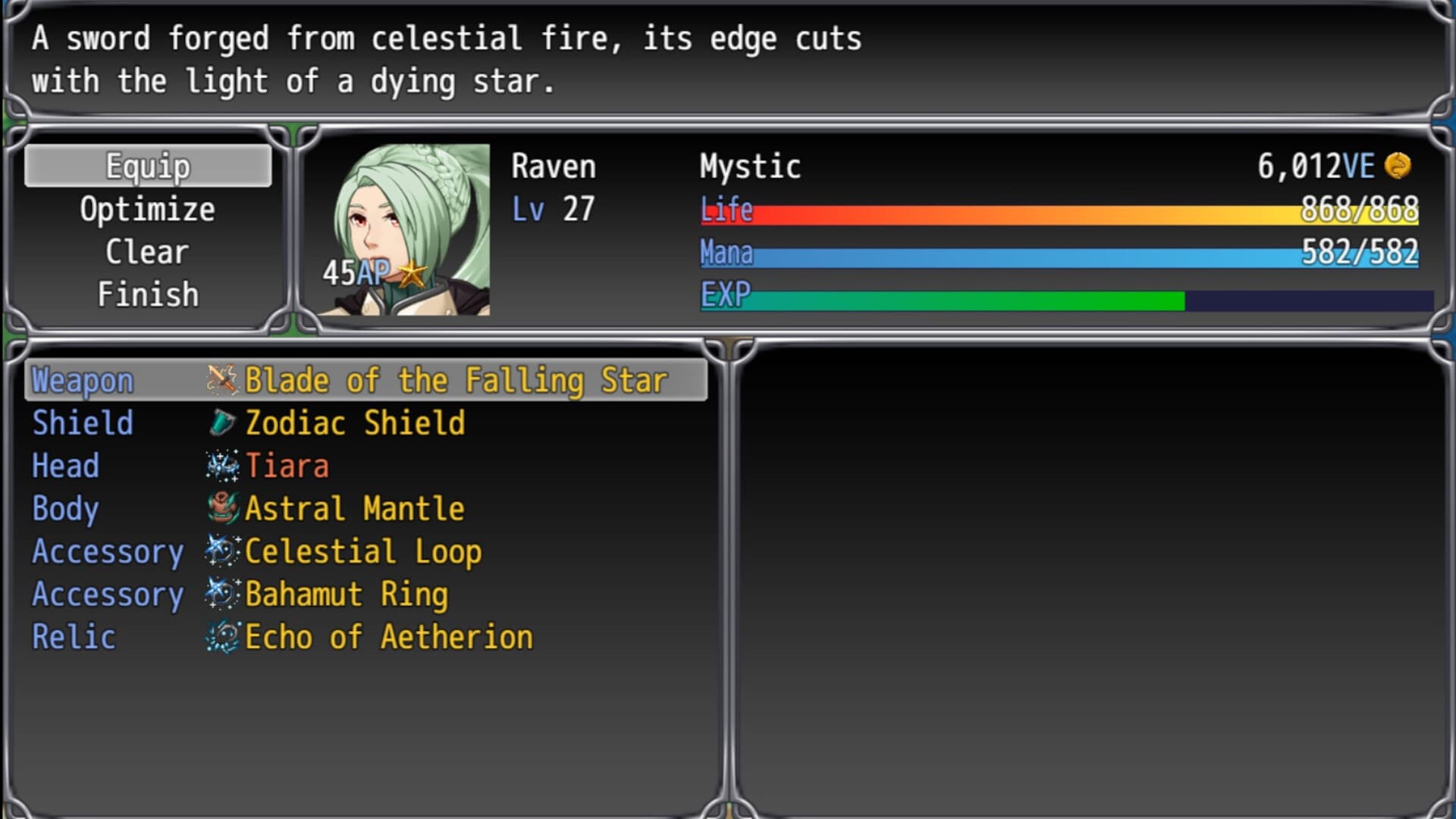1456x819 pixels.
Task: Click the 45AP label on the portrait
Action: 356,271
